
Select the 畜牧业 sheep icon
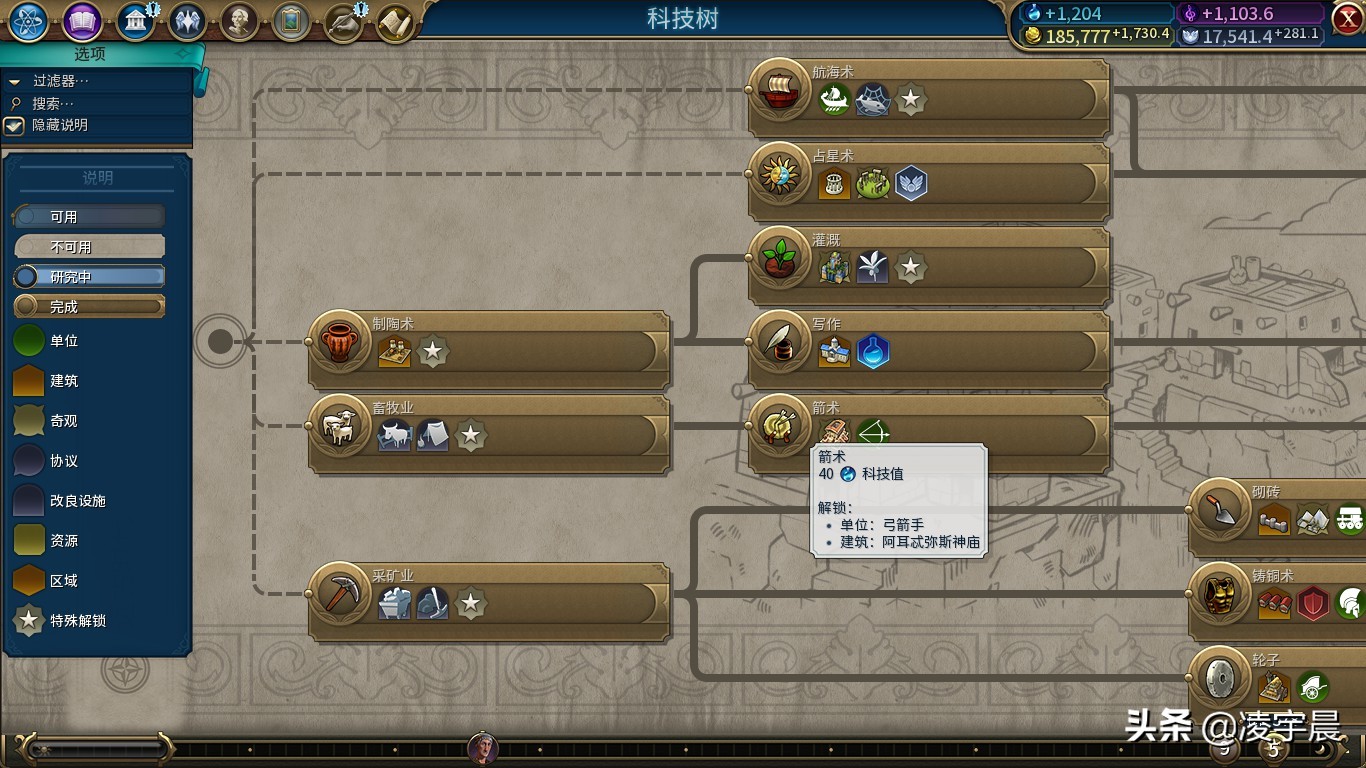(x=339, y=428)
